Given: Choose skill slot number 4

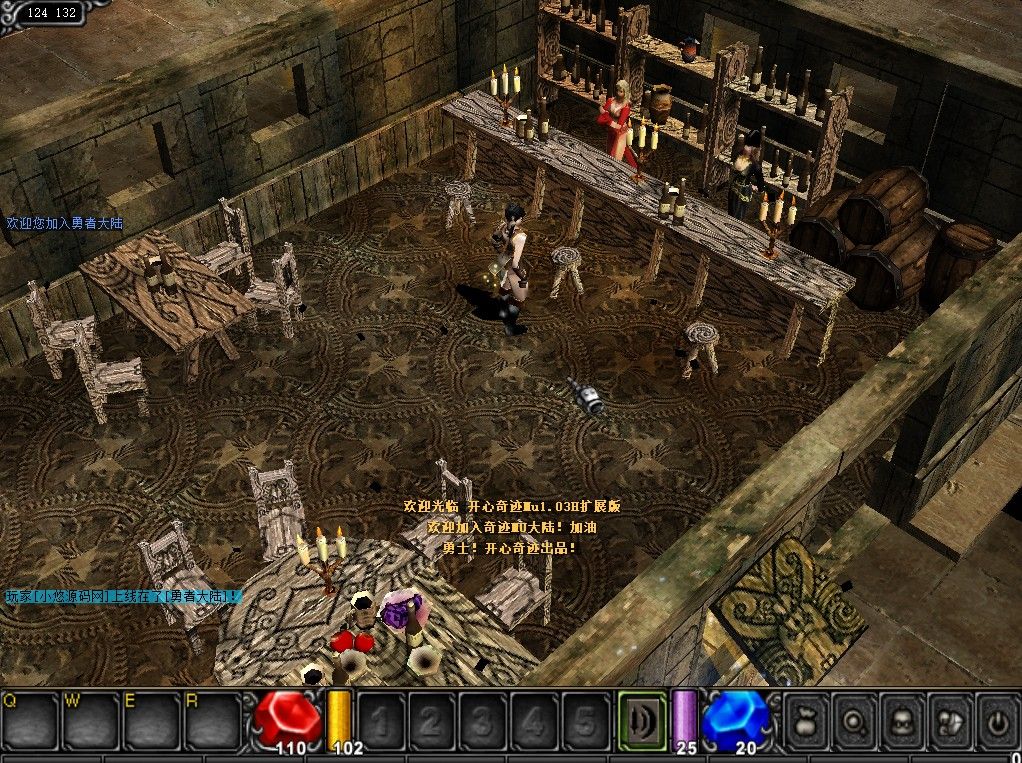Looking at the screenshot, I should point(534,720).
